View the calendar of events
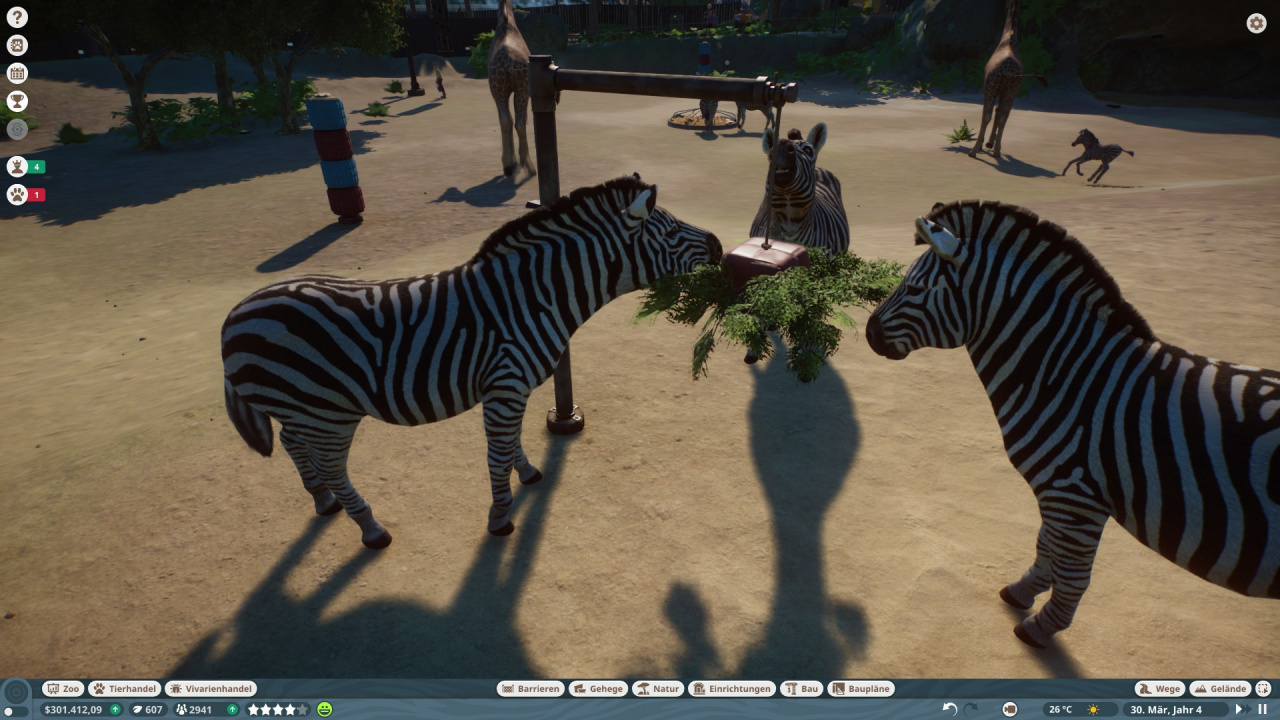Screen dimensions: 1280x720 16,72
